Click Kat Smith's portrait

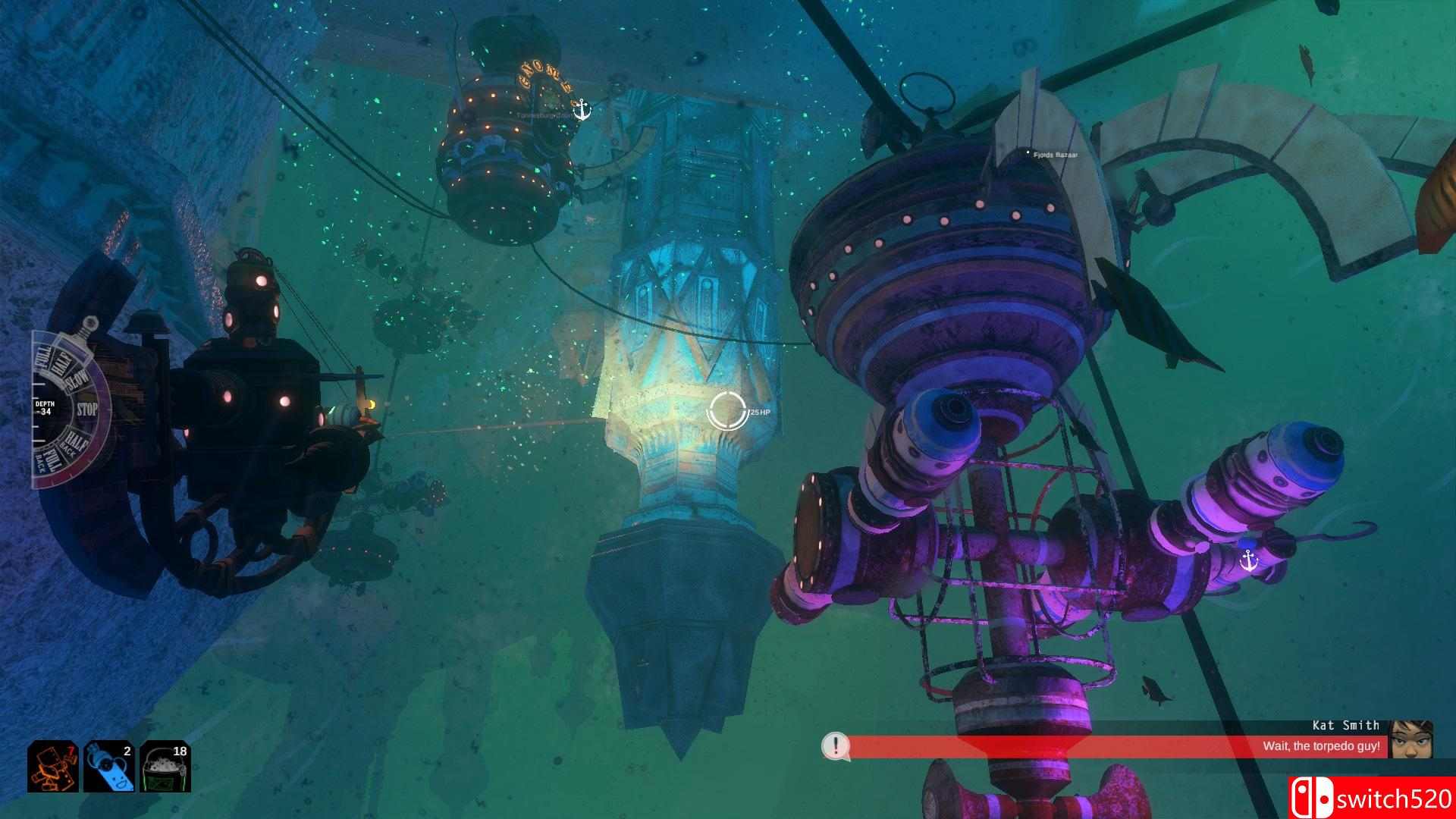[1412, 739]
